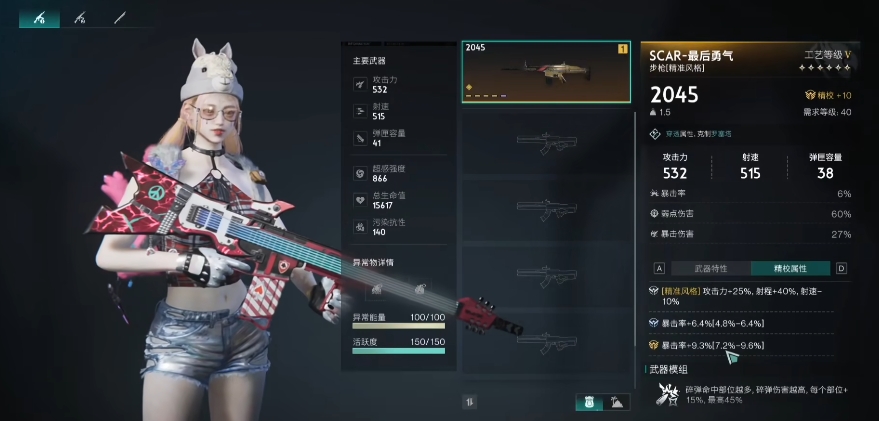Select the SCAR weapon card rated 2045
The image size is (879, 421).
point(546,72)
